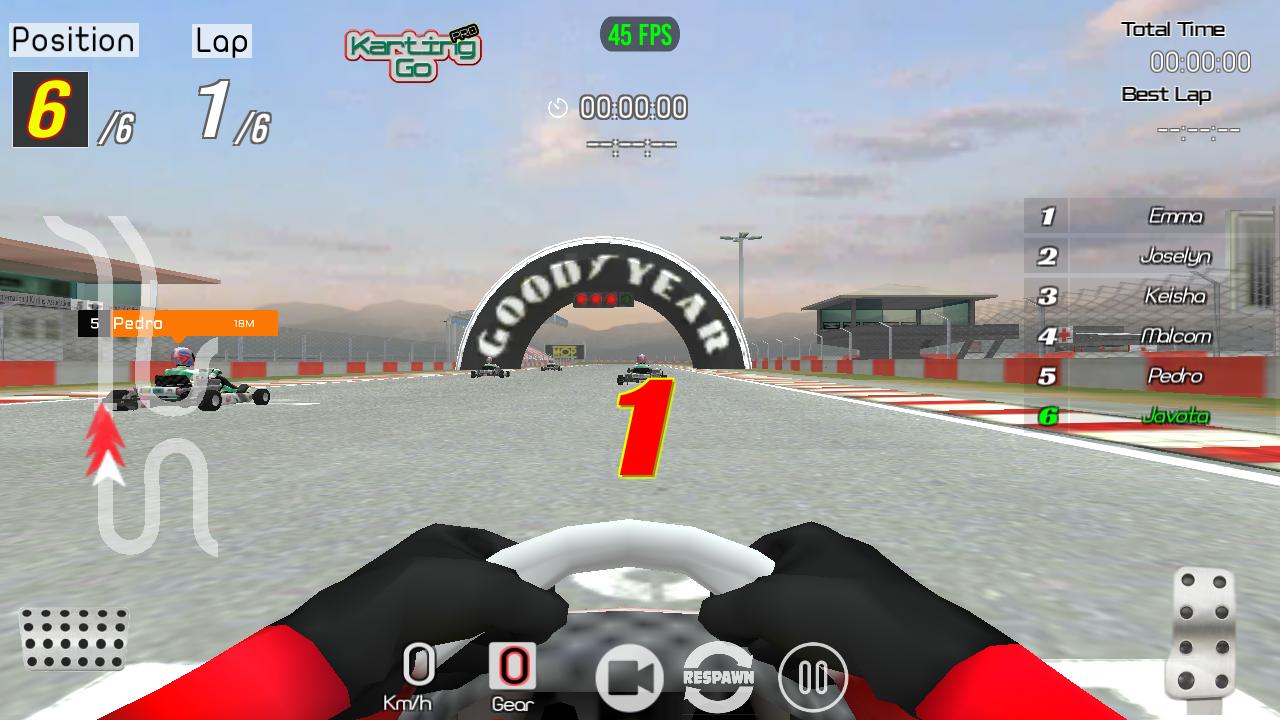Toggle the 45 FPS counter display
The height and width of the screenshot is (720, 1280).
click(x=639, y=35)
